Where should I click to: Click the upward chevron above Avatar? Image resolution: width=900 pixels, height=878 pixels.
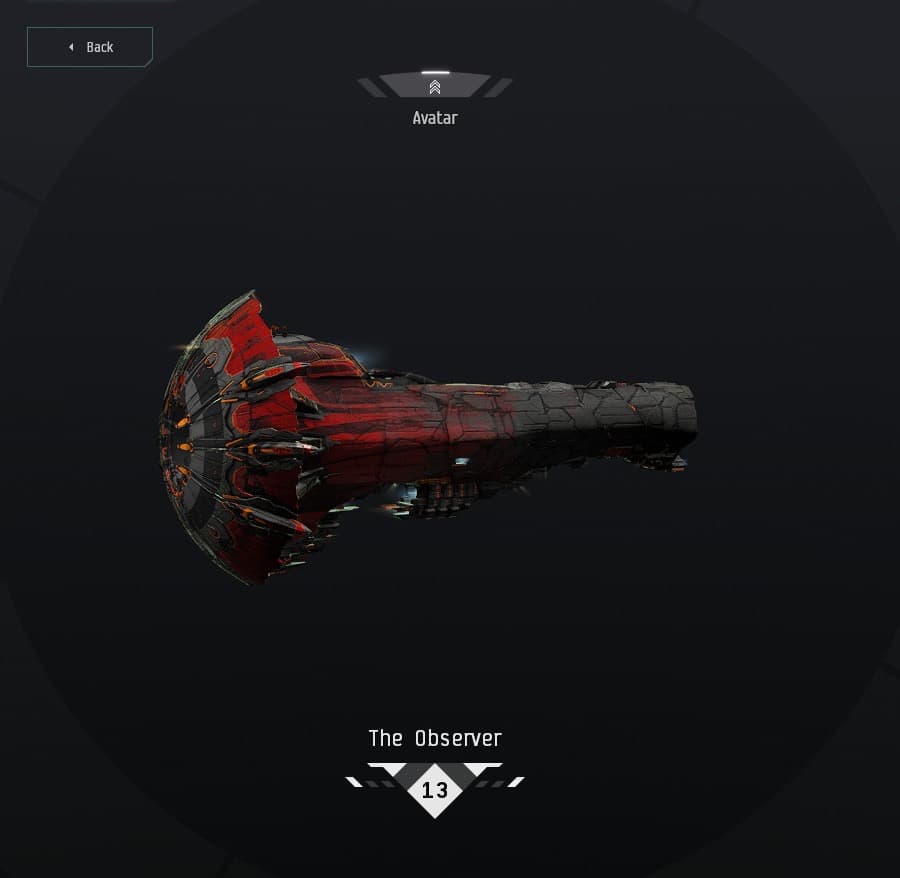435,87
